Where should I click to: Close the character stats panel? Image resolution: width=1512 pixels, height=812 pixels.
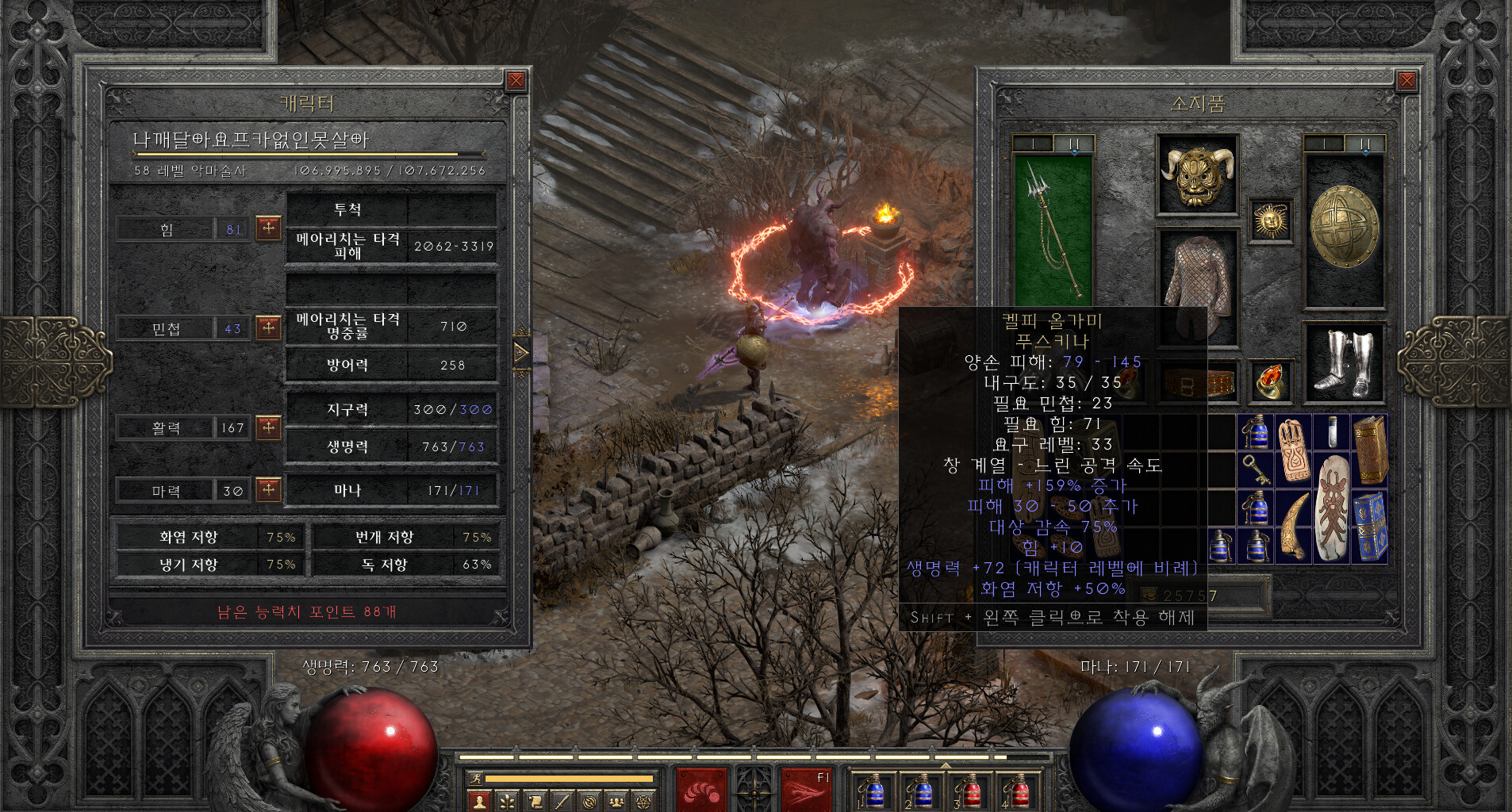[516, 80]
